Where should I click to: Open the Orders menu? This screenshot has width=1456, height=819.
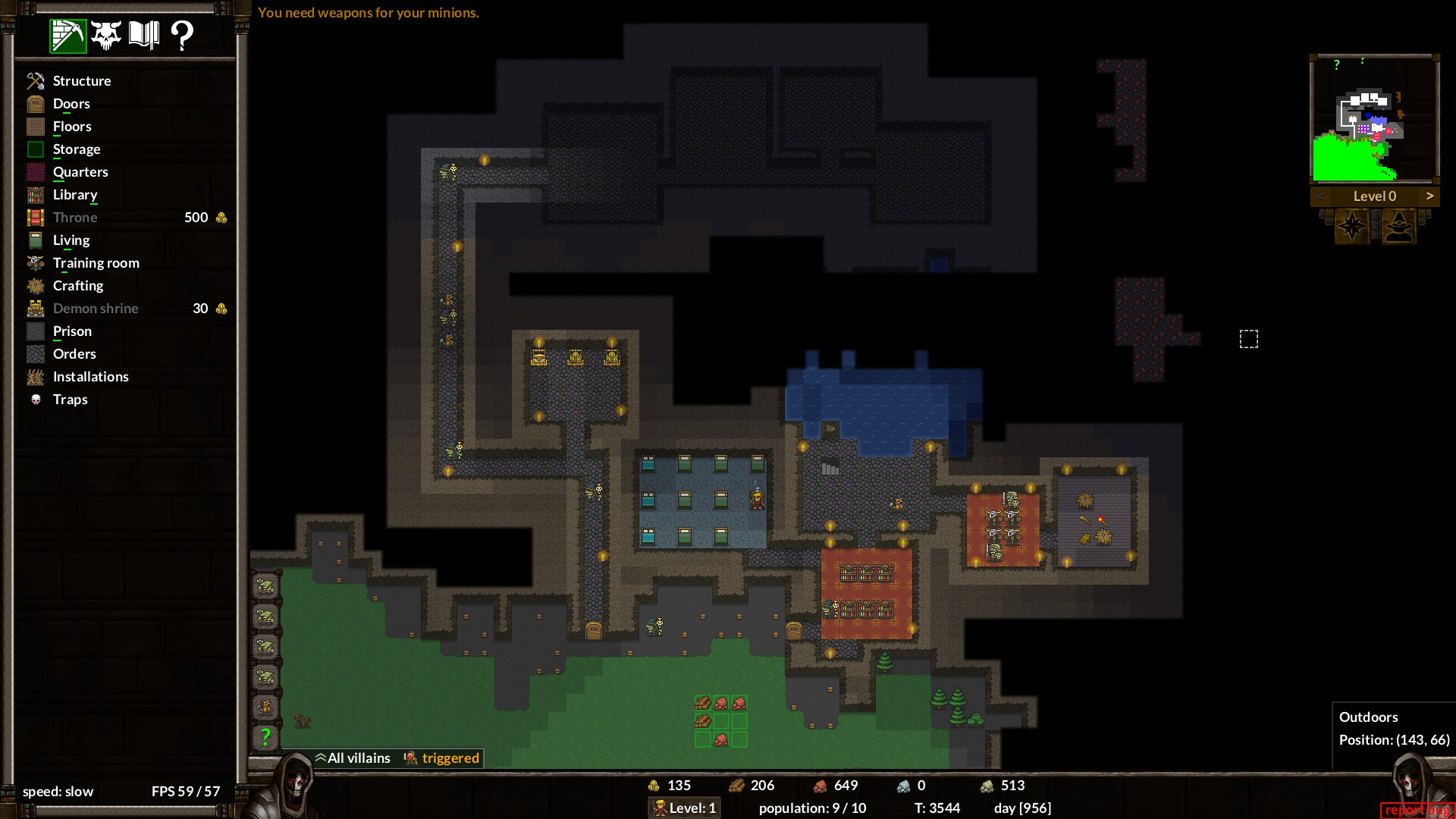point(74,354)
